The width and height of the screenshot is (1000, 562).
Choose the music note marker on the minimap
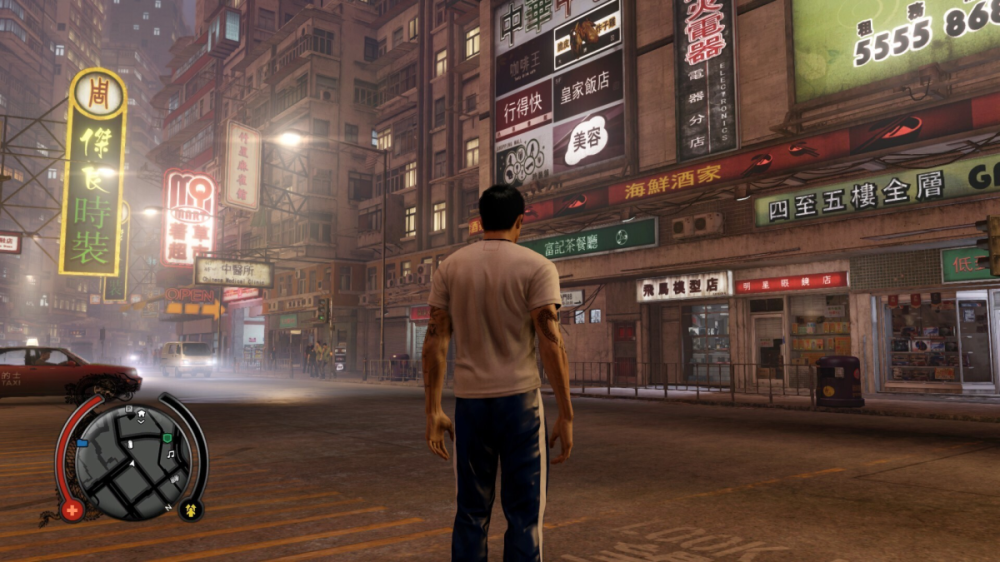pos(170,454)
